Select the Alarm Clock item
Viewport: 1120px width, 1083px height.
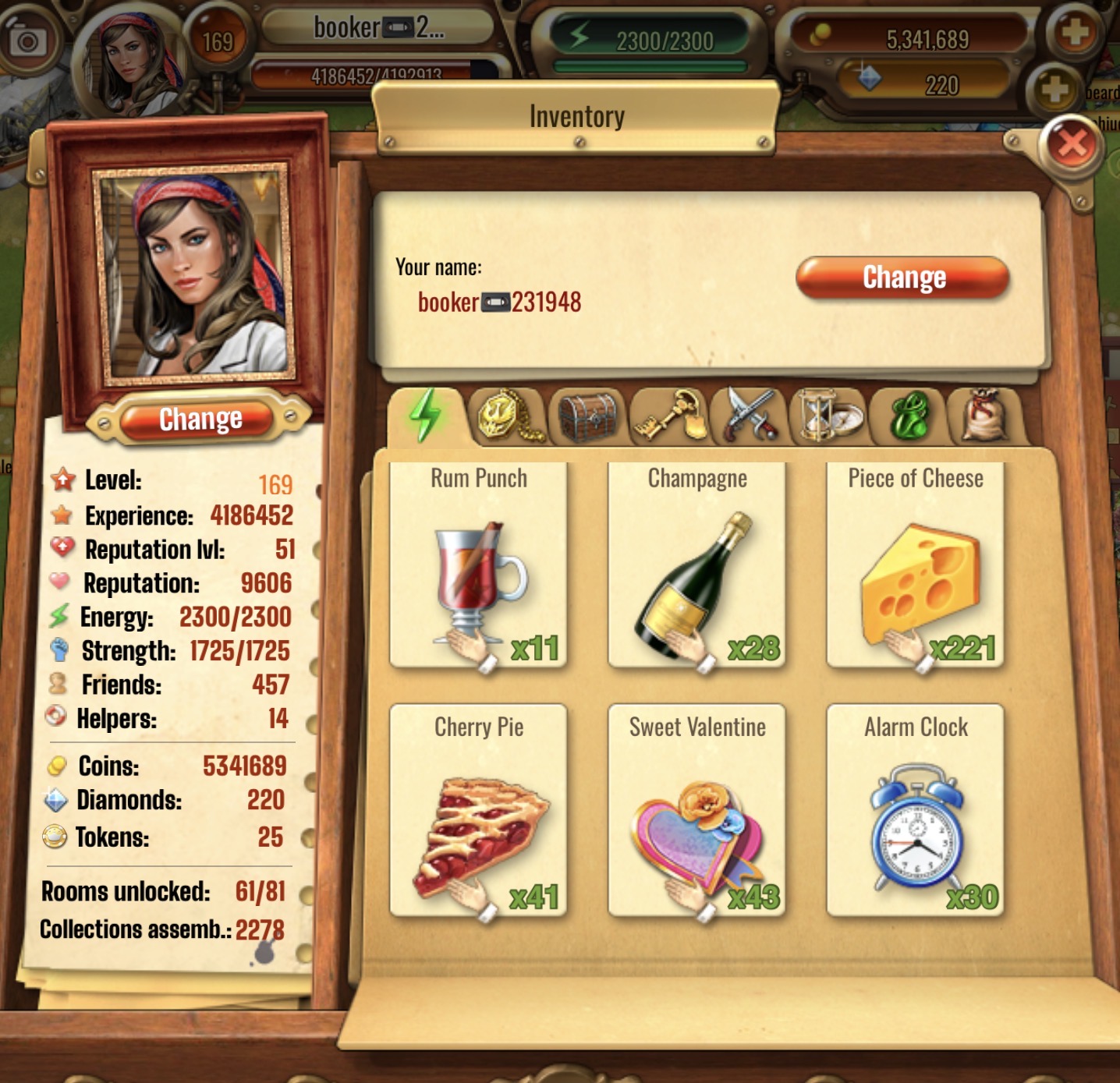point(915,811)
